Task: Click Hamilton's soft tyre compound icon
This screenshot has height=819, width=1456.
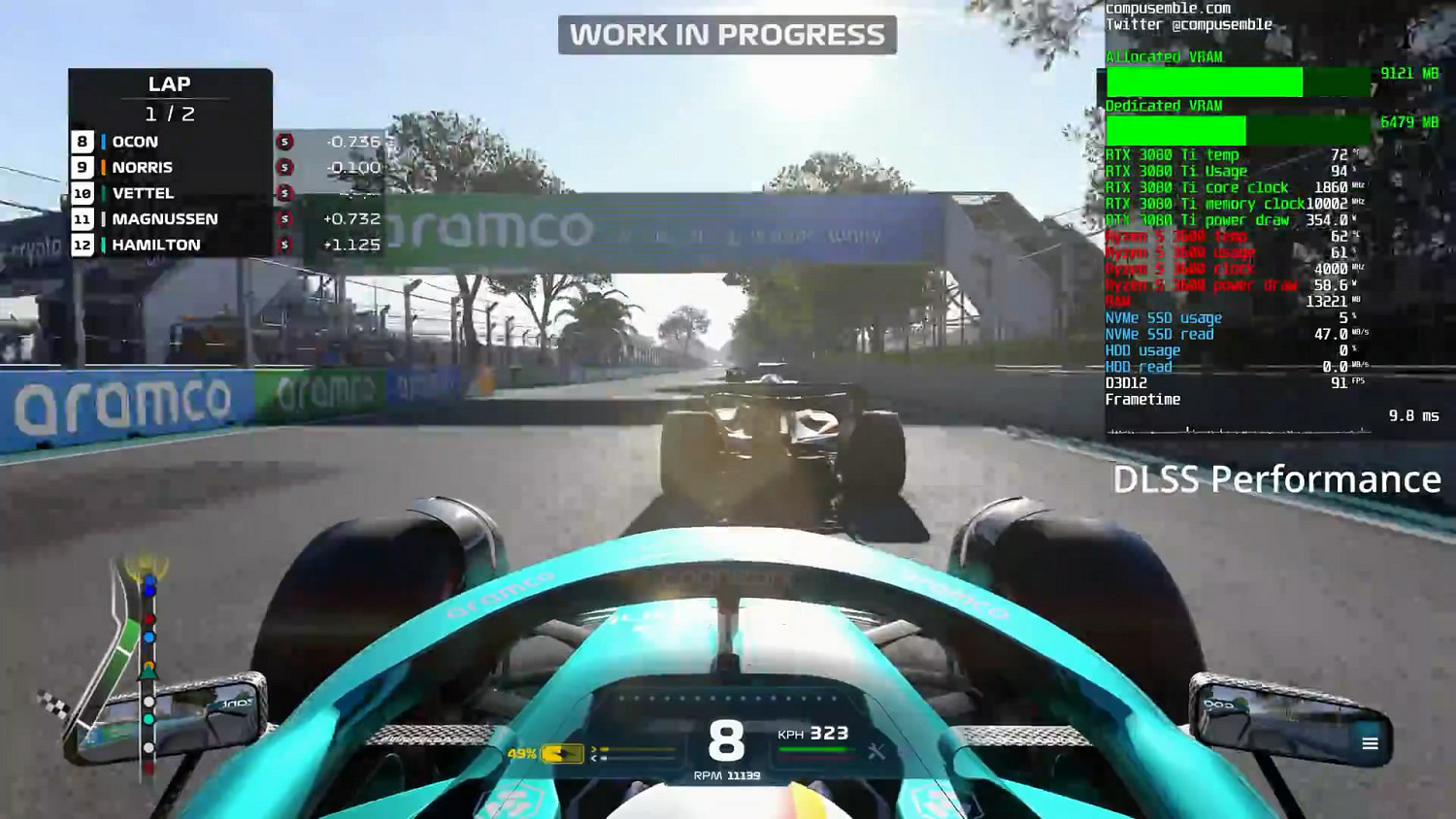Action: tap(282, 245)
